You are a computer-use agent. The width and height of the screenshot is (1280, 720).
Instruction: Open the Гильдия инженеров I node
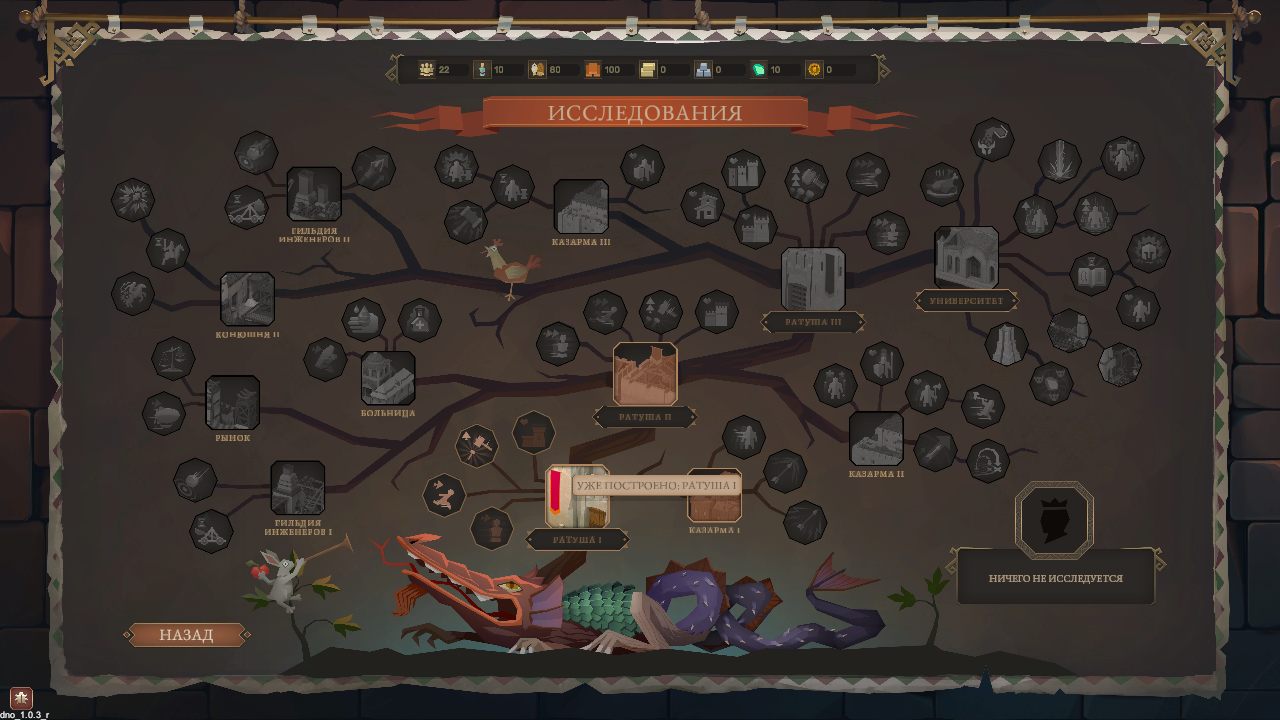point(298,488)
